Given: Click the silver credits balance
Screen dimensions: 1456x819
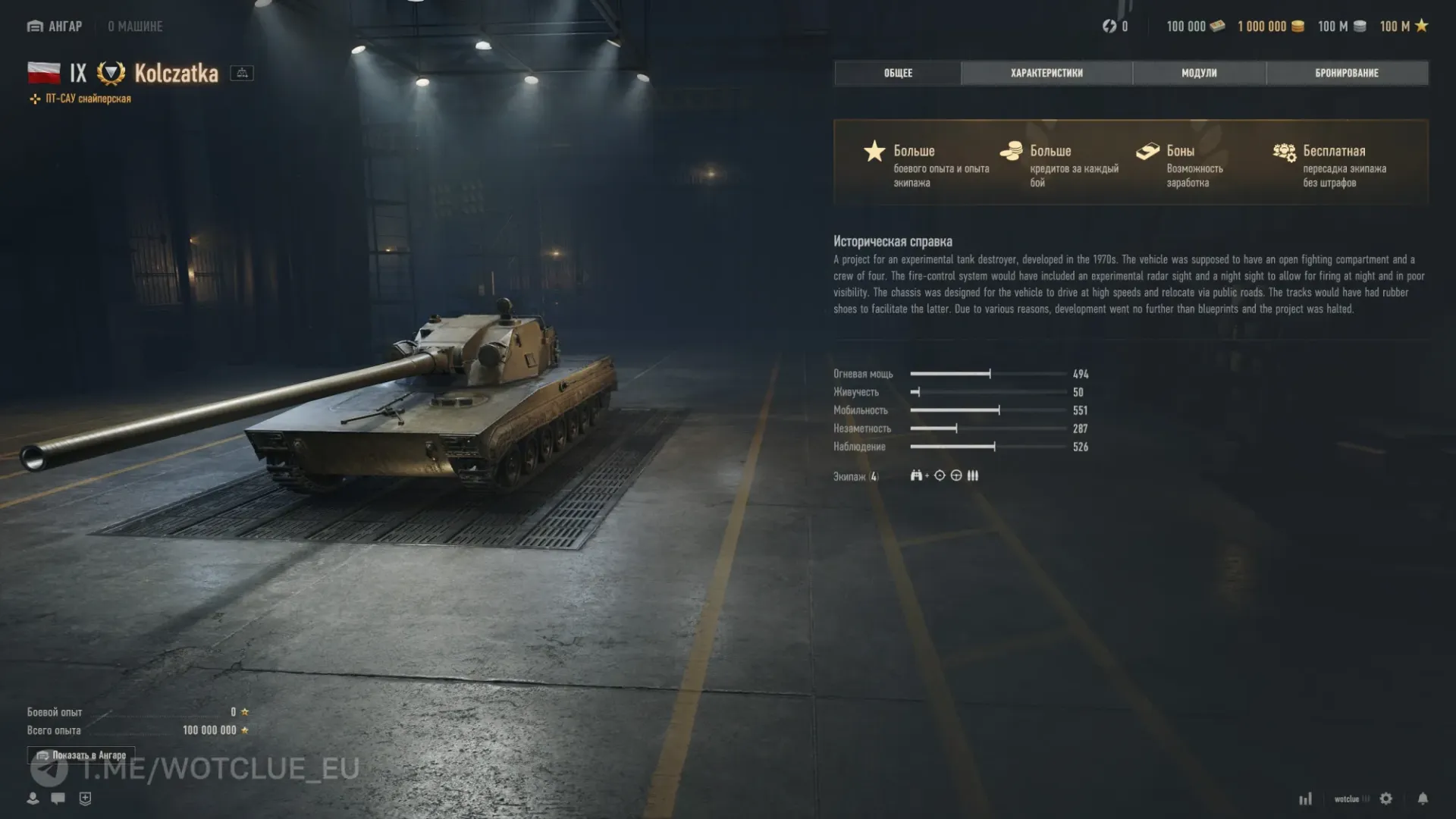Looking at the screenshot, I should tap(1341, 27).
